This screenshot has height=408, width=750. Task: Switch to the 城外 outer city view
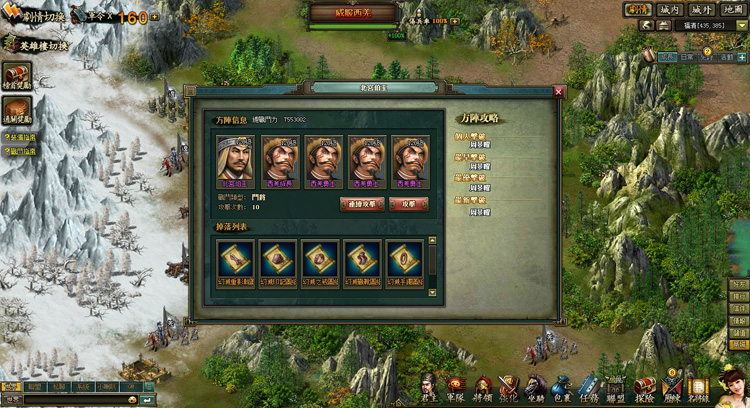tap(701, 10)
